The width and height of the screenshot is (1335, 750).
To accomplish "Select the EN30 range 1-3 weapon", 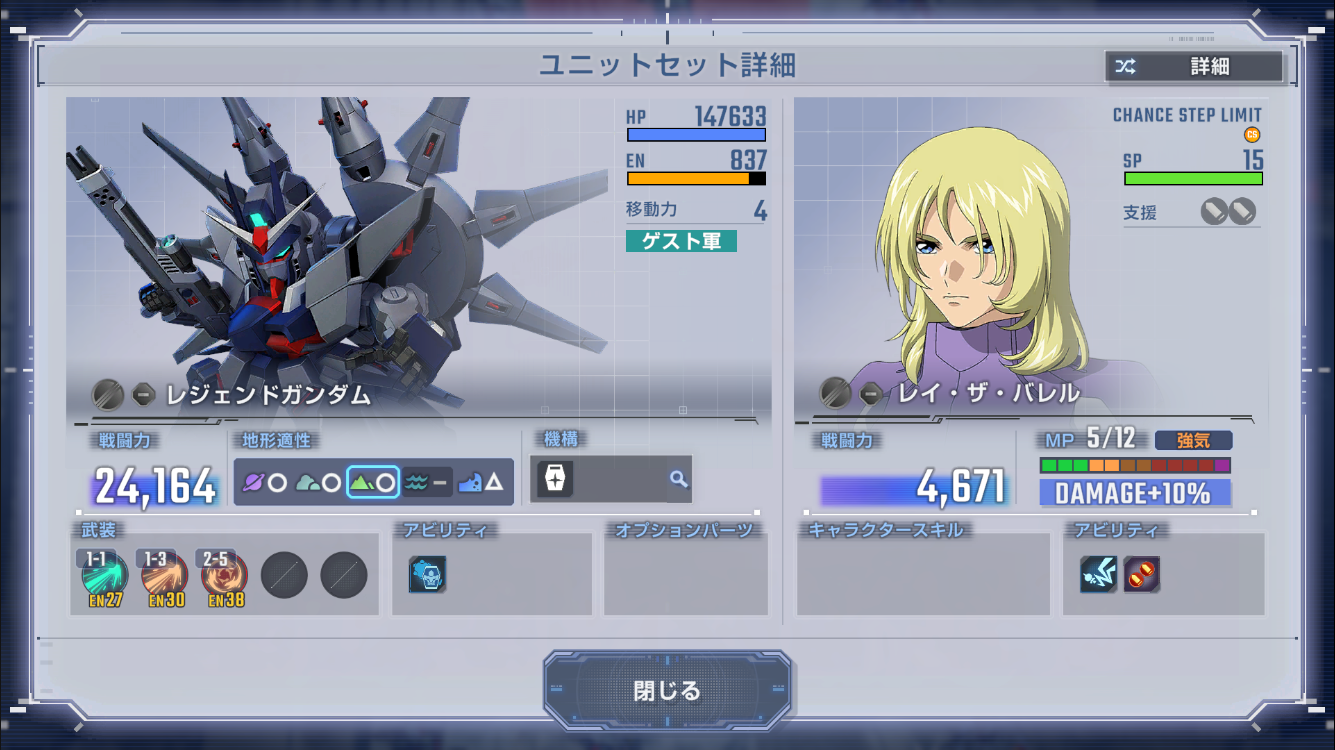I will [163, 576].
